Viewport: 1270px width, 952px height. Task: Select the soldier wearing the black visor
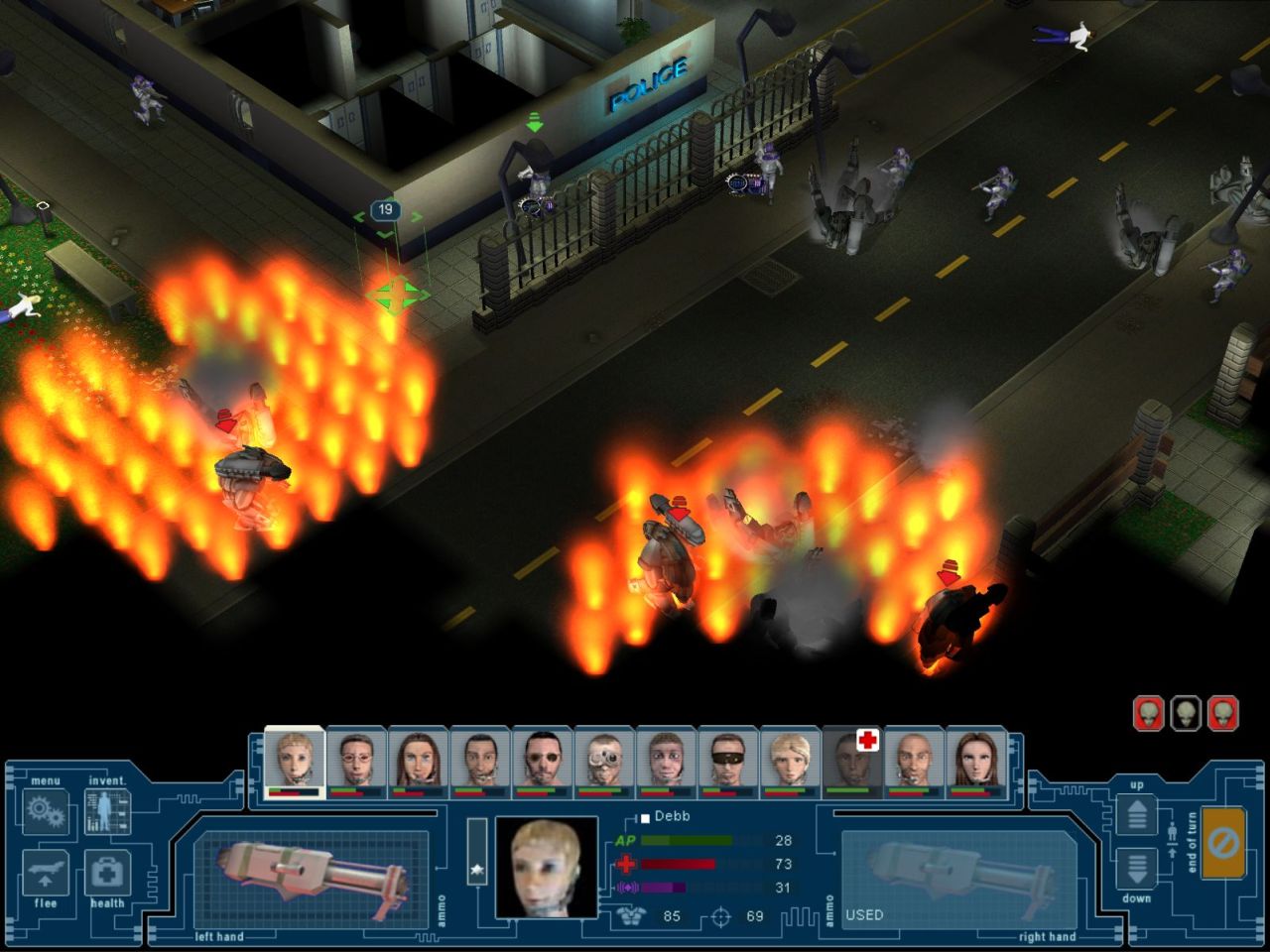coord(727,762)
